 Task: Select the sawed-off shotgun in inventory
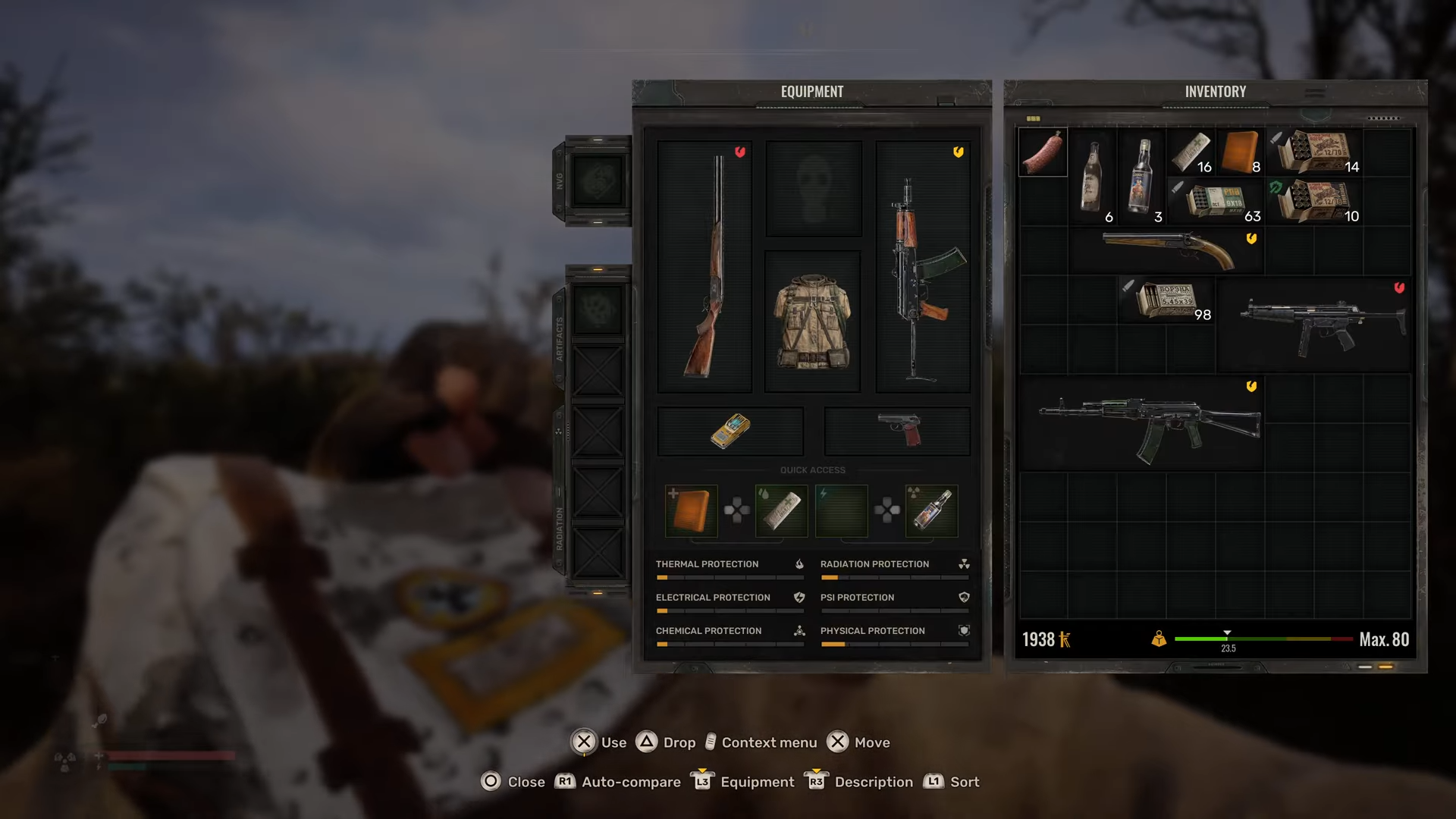(1168, 250)
